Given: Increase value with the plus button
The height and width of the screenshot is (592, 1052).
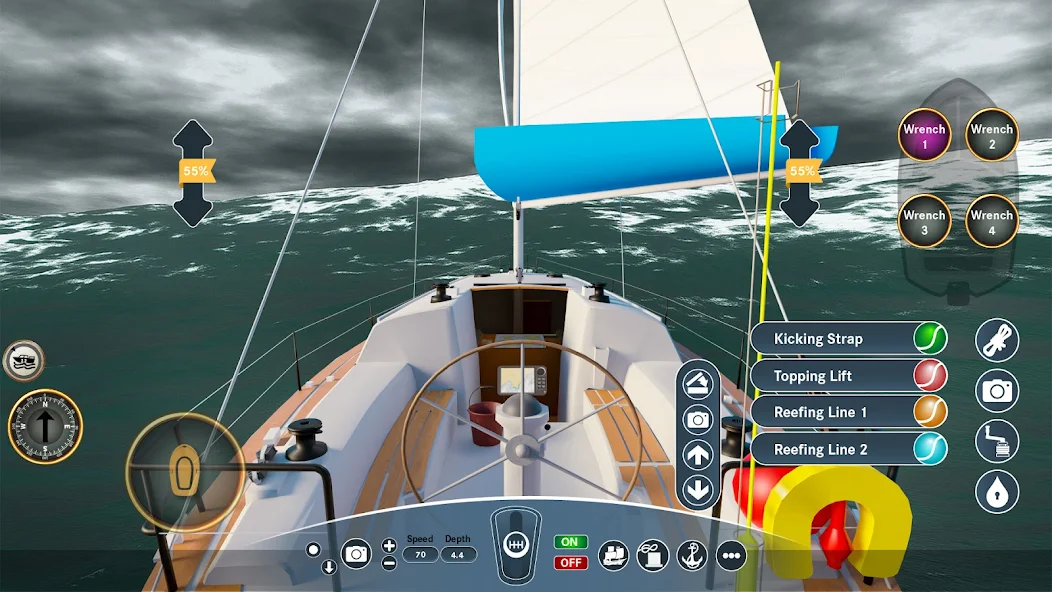Looking at the screenshot, I should pos(389,545).
